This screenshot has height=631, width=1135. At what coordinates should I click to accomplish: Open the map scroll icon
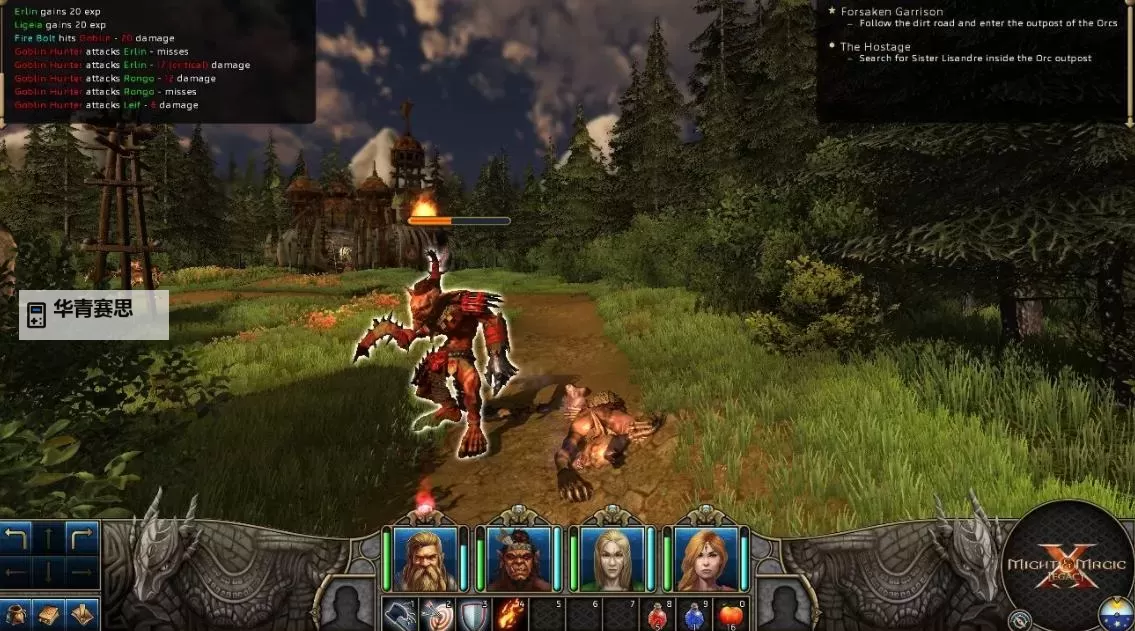pos(82,614)
